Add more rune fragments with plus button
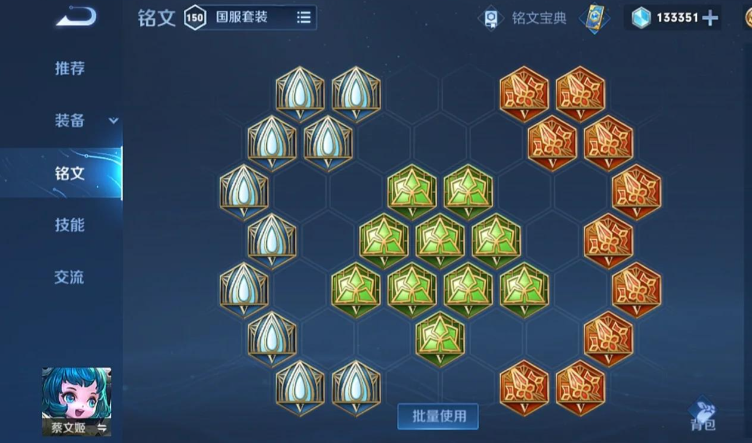The image size is (752, 443). [710, 18]
